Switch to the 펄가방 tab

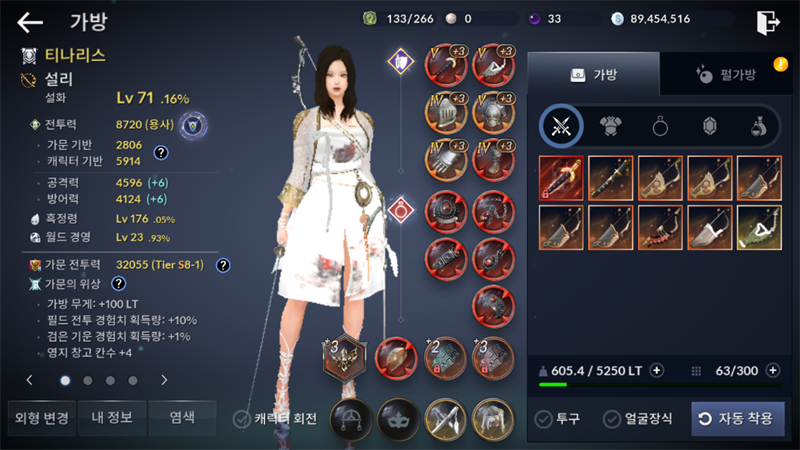pos(725,74)
